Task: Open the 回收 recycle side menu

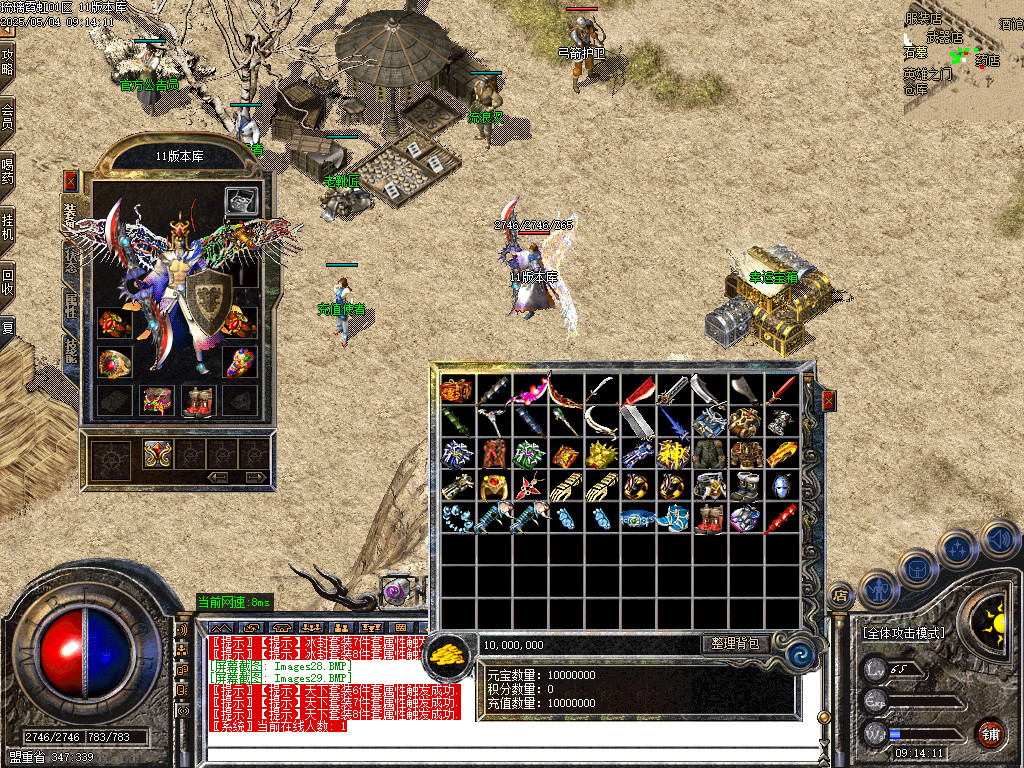Action: 8,281
